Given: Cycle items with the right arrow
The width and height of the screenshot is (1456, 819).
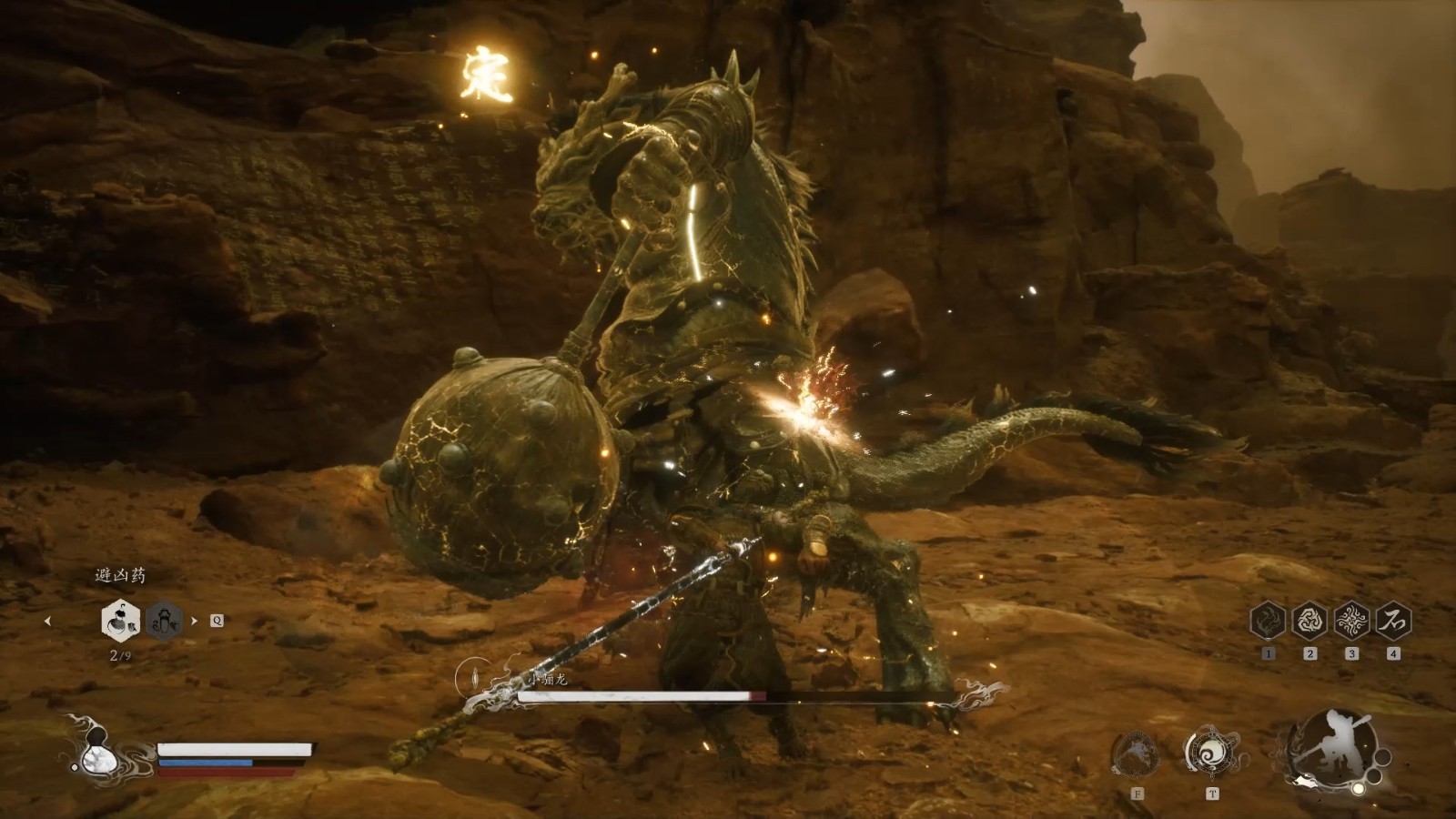Looking at the screenshot, I should click(194, 622).
